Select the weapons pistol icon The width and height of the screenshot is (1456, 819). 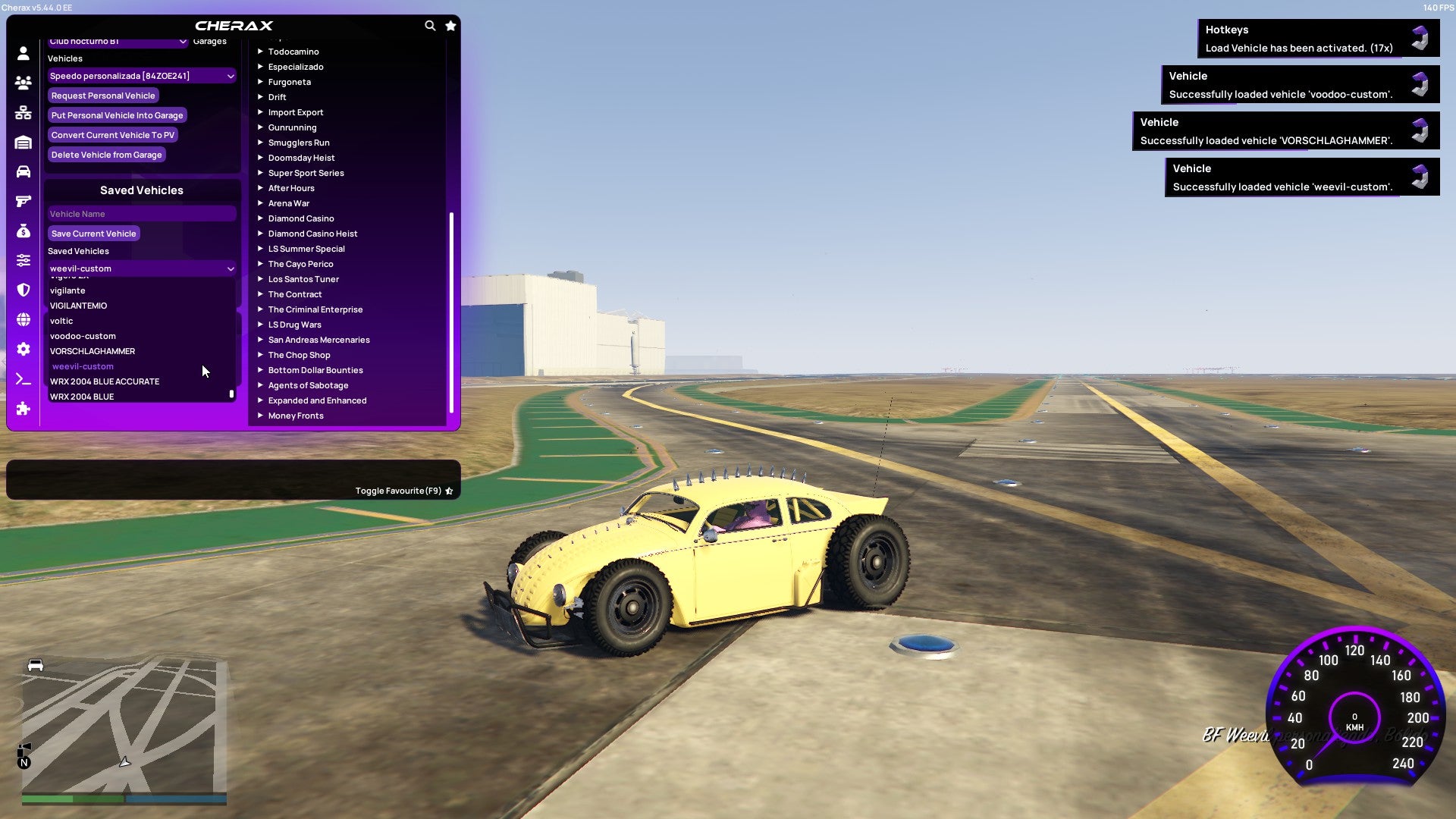23,201
